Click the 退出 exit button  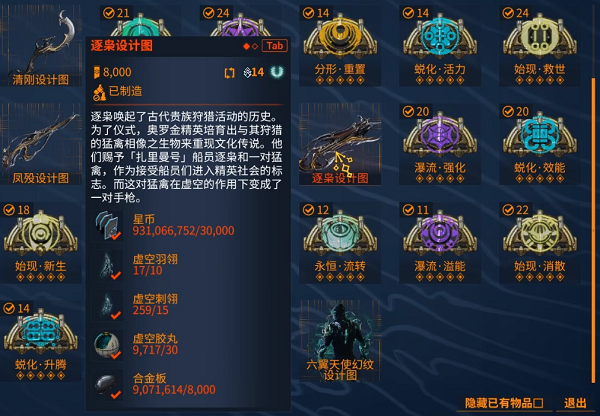(575, 403)
